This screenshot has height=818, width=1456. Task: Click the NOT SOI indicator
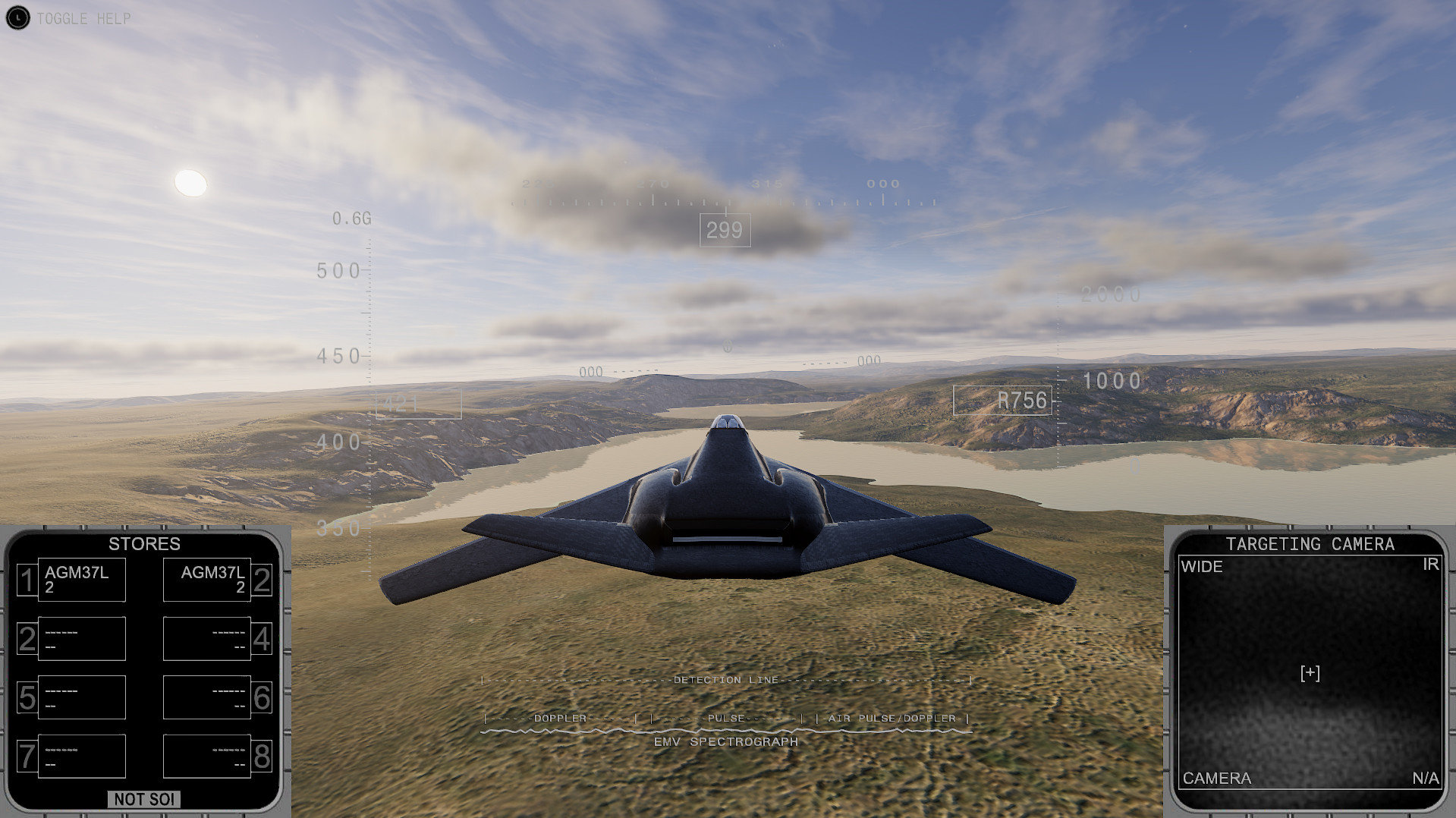(145, 799)
